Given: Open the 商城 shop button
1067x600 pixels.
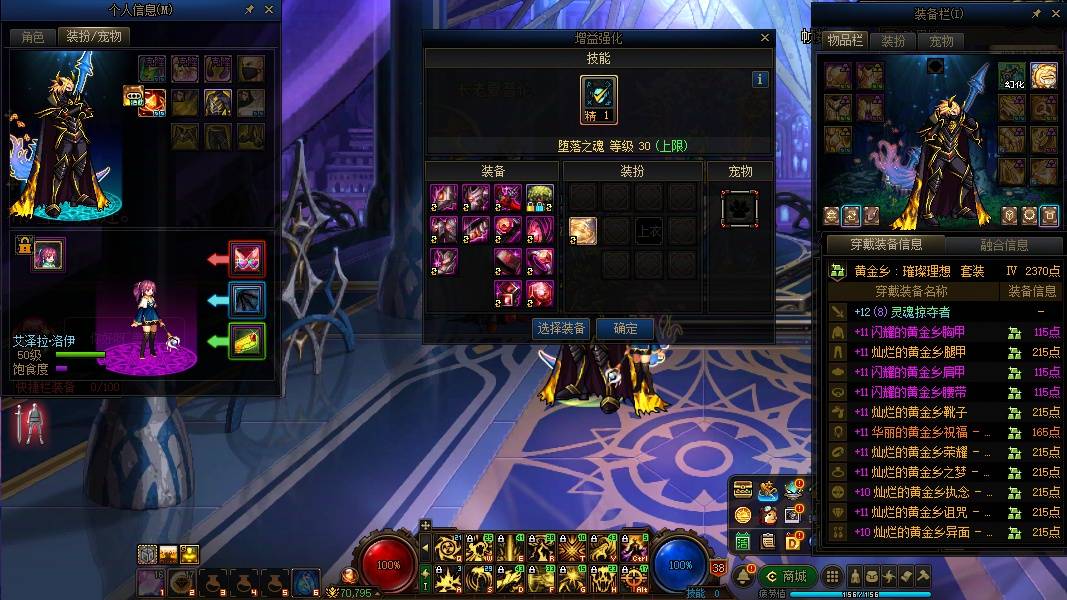Looking at the screenshot, I should tap(786, 576).
